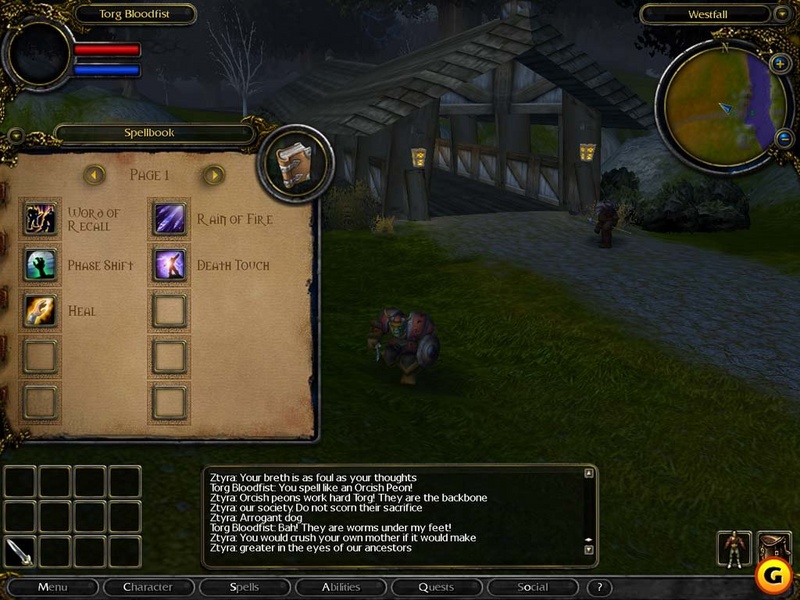Open the Character panel
The image size is (800, 600).
[147, 587]
